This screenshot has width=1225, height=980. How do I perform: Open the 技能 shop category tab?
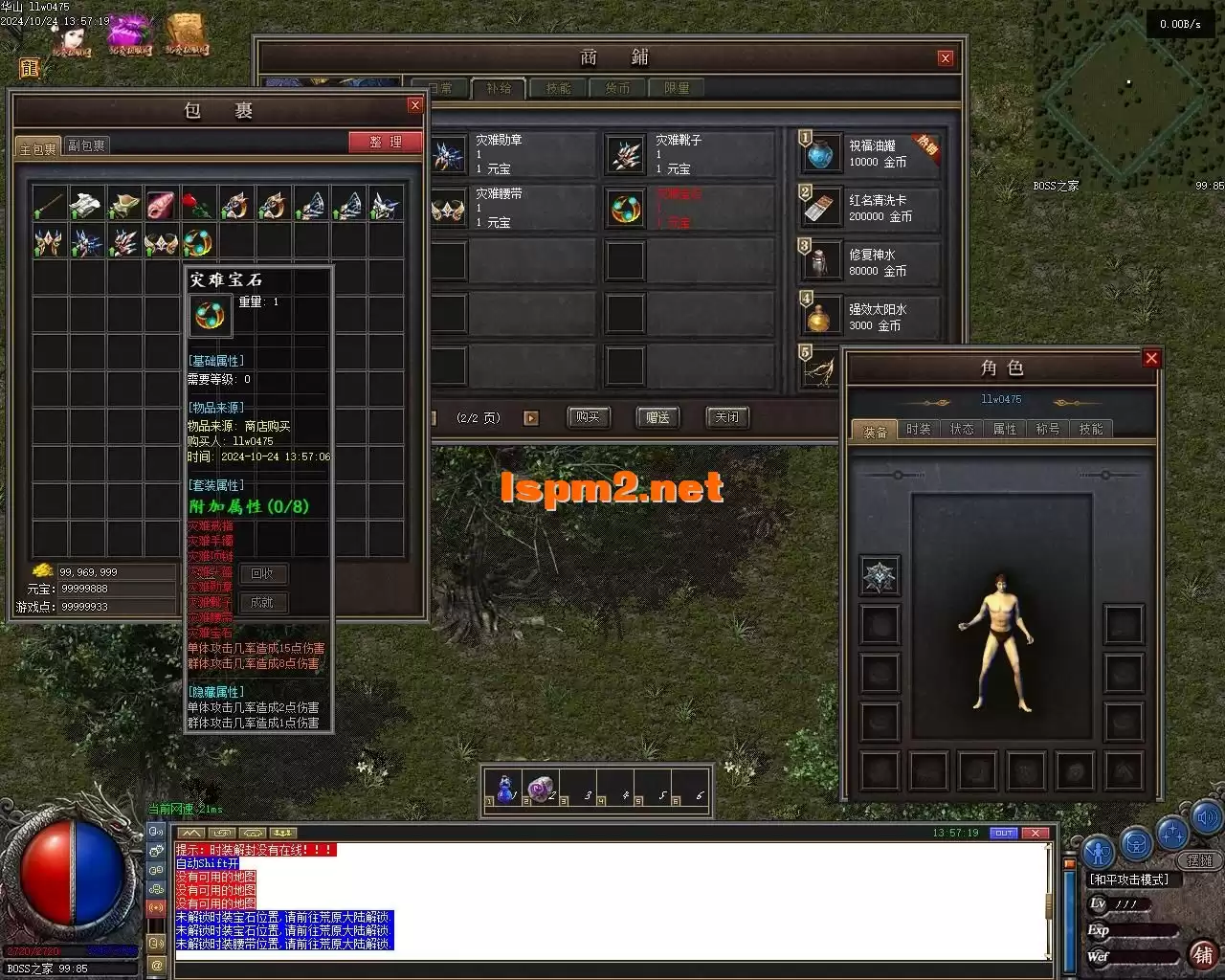[559, 88]
